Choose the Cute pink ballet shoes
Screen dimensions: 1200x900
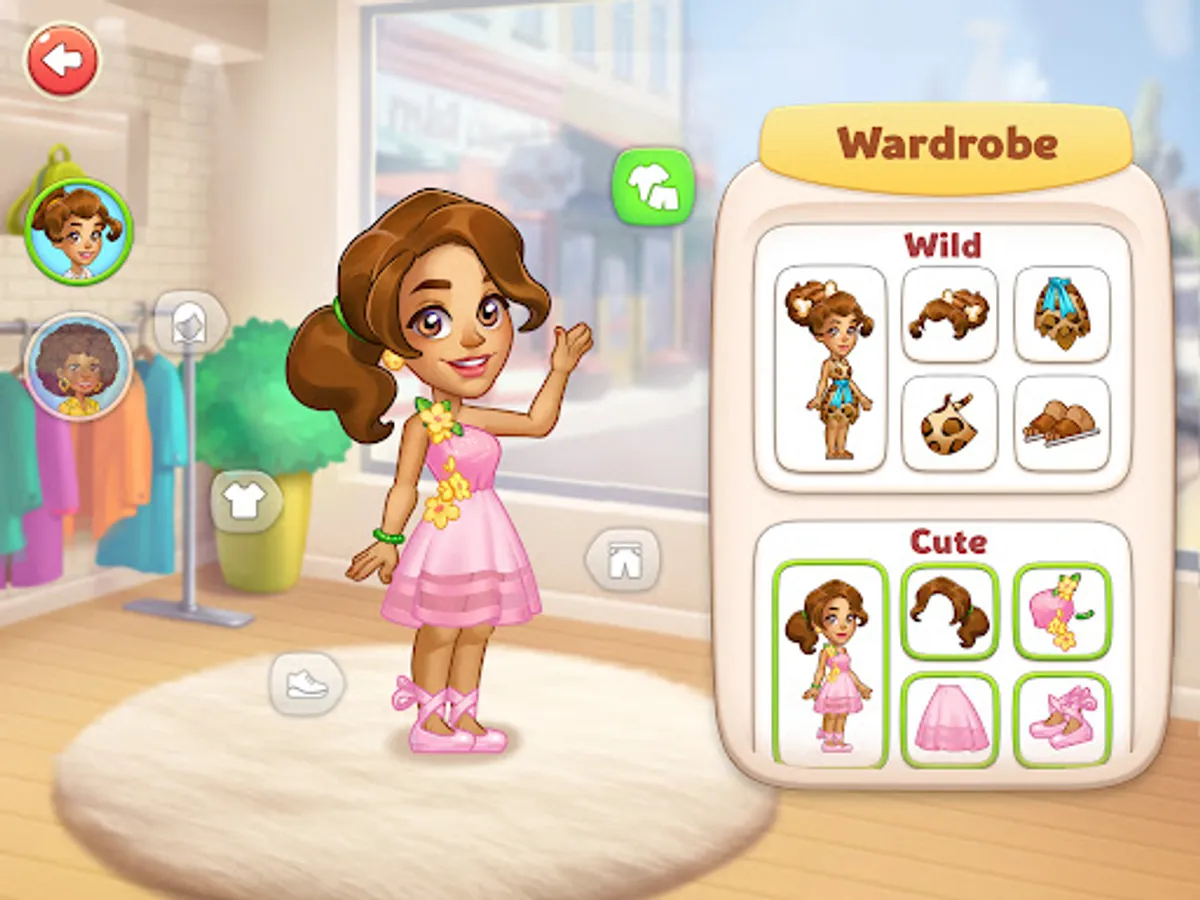click(x=1062, y=720)
